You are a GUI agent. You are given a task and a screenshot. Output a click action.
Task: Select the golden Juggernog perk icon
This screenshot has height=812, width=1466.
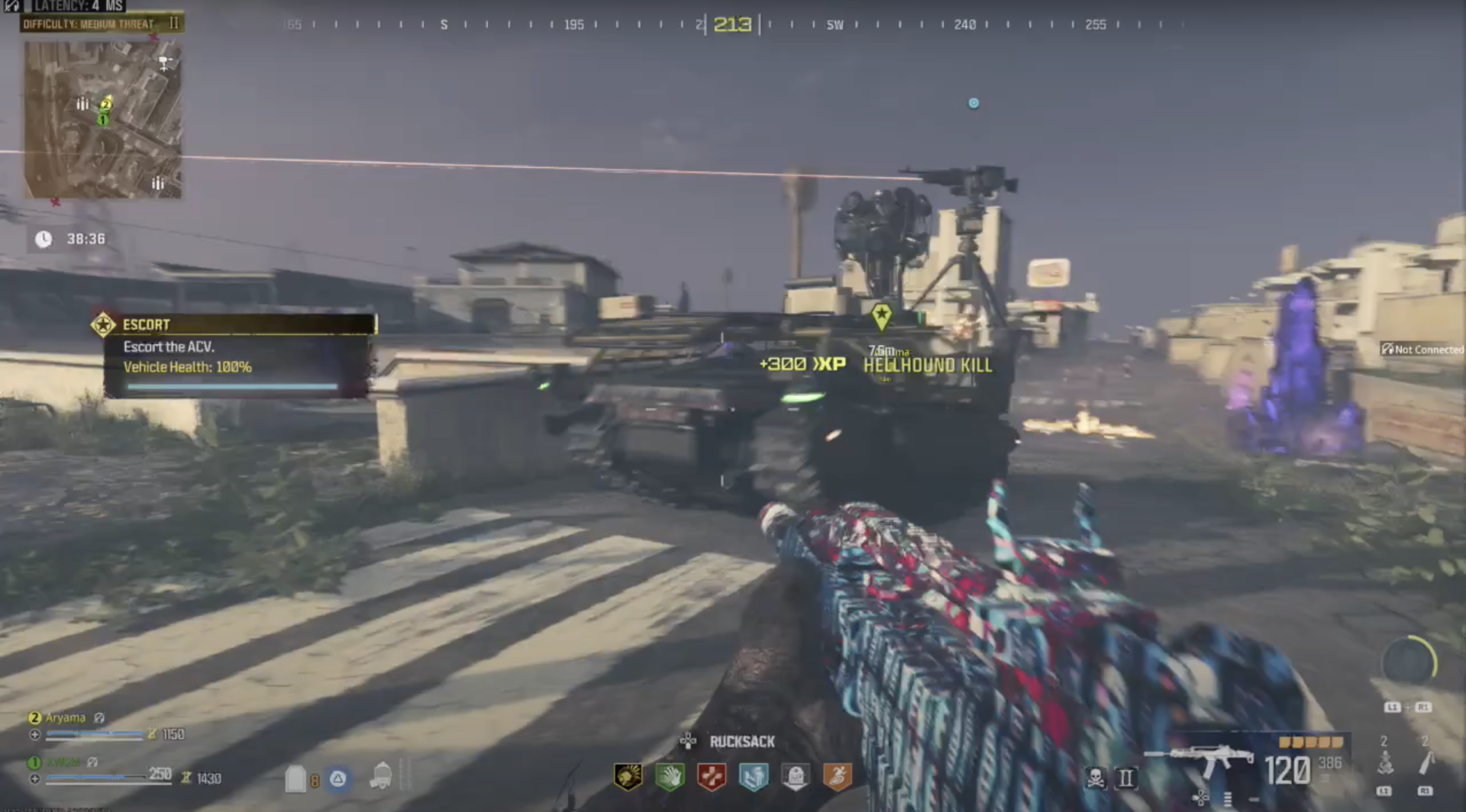(x=628, y=776)
